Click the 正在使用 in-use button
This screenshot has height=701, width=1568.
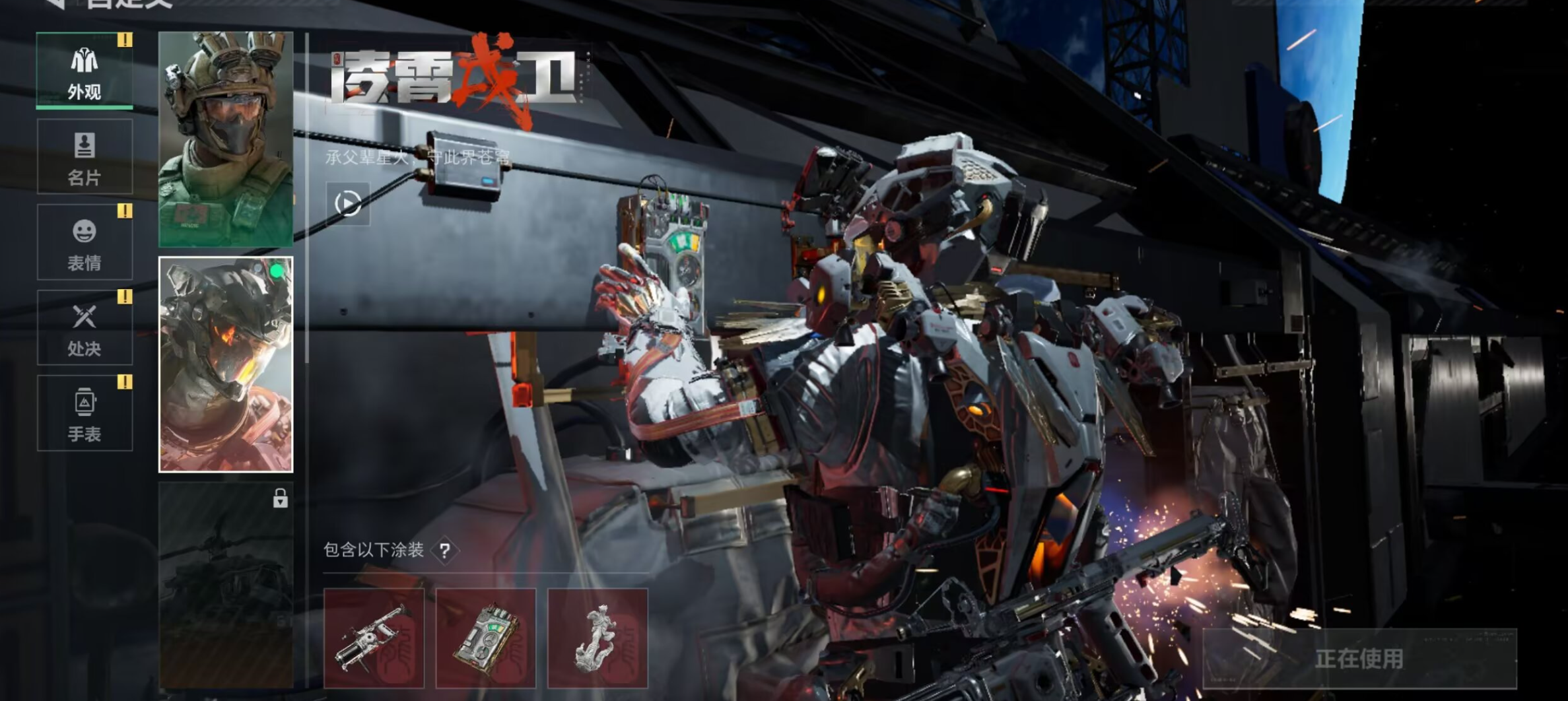[x=1359, y=658]
